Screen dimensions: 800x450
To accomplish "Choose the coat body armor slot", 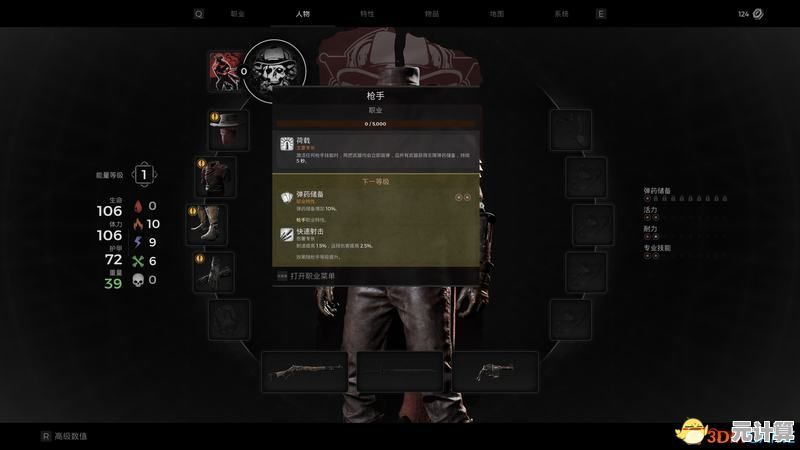I will (x=215, y=175).
